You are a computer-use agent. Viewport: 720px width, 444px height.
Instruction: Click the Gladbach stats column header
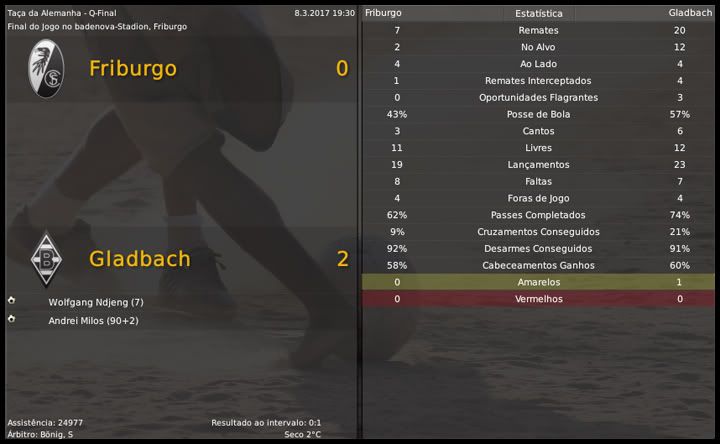pos(690,13)
